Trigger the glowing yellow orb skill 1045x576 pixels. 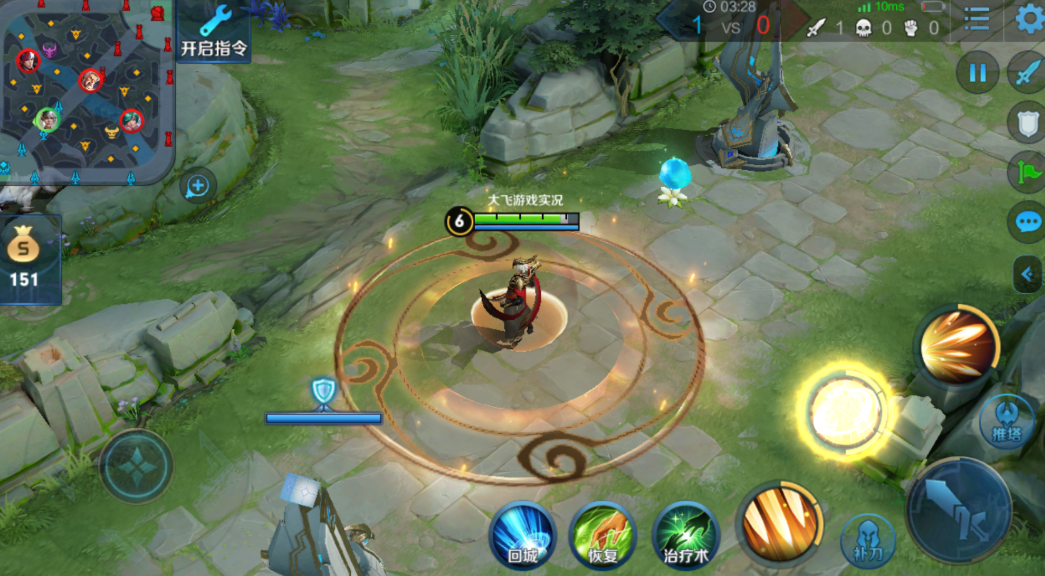point(845,411)
